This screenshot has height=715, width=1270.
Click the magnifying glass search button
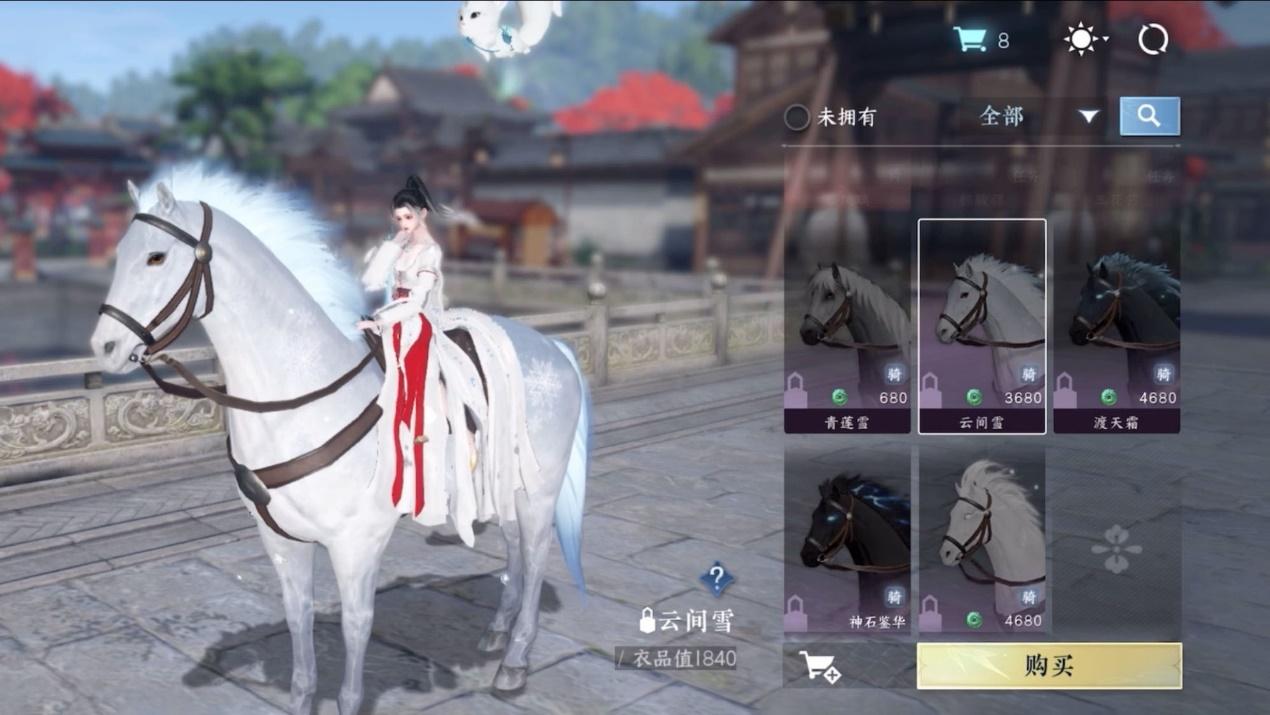(1149, 116)
